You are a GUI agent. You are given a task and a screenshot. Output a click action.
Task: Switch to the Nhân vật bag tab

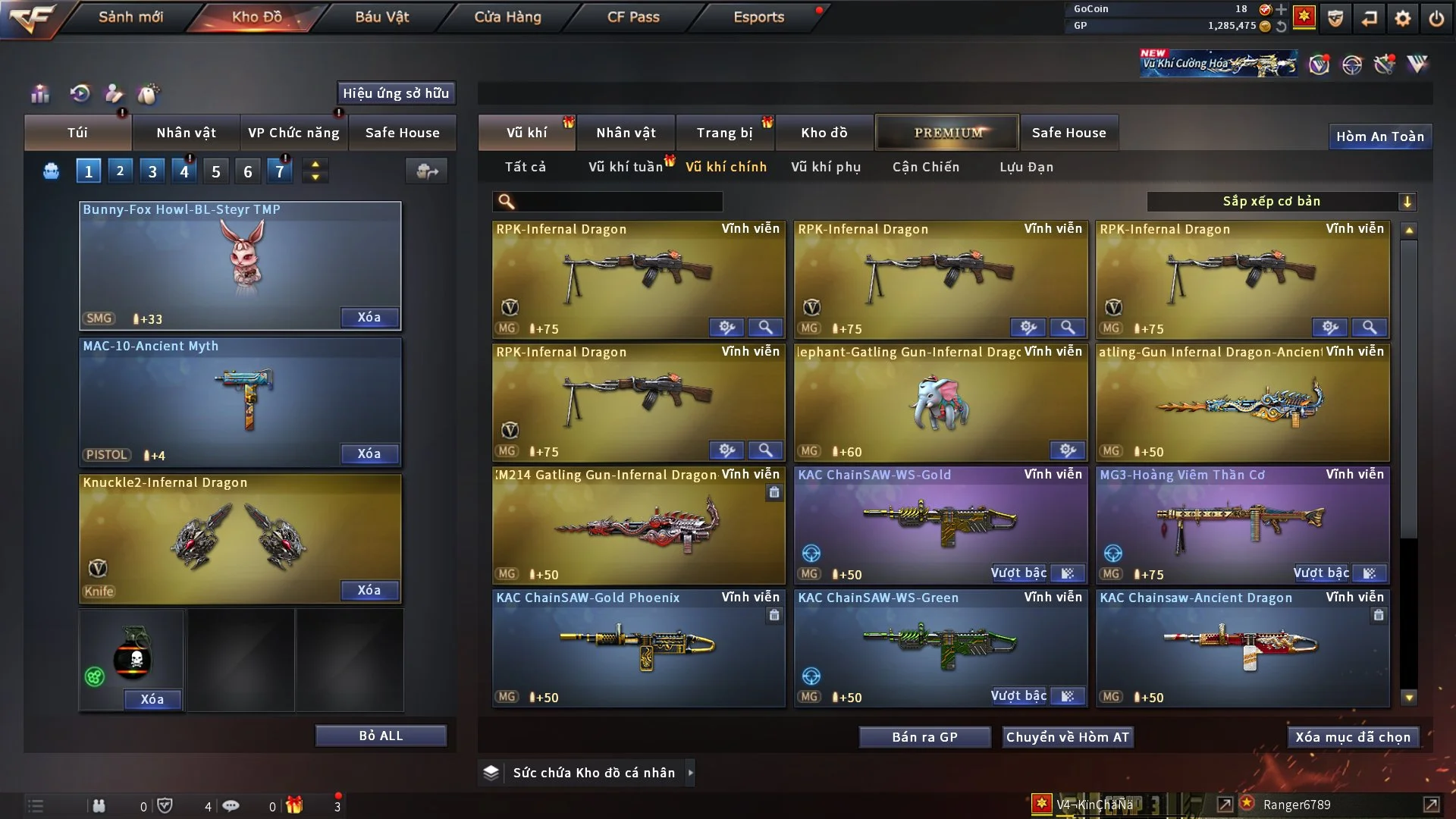(x=186, y=133)
